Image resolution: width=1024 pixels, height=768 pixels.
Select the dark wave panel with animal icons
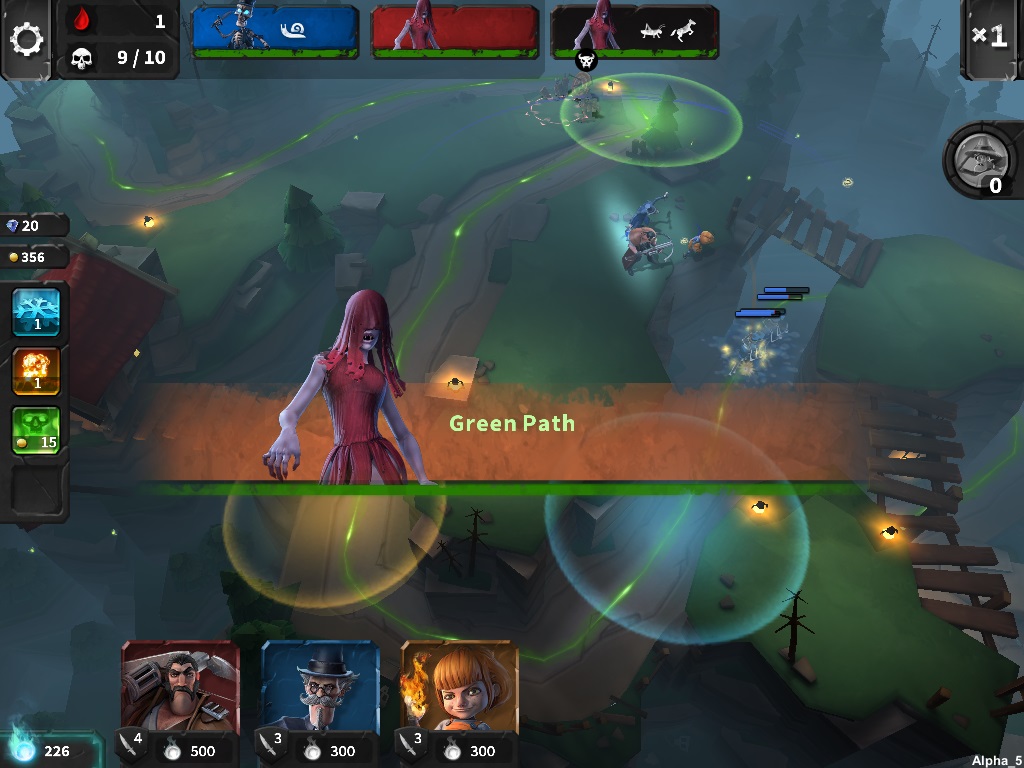click(635, 30)
